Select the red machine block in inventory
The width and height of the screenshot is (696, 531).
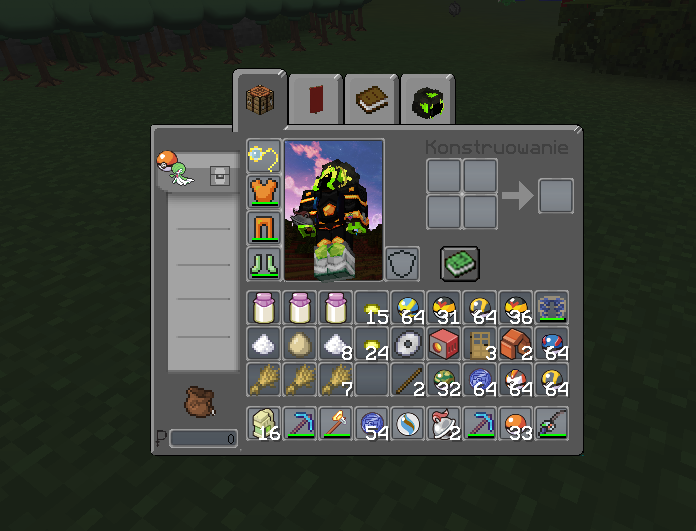444,344
